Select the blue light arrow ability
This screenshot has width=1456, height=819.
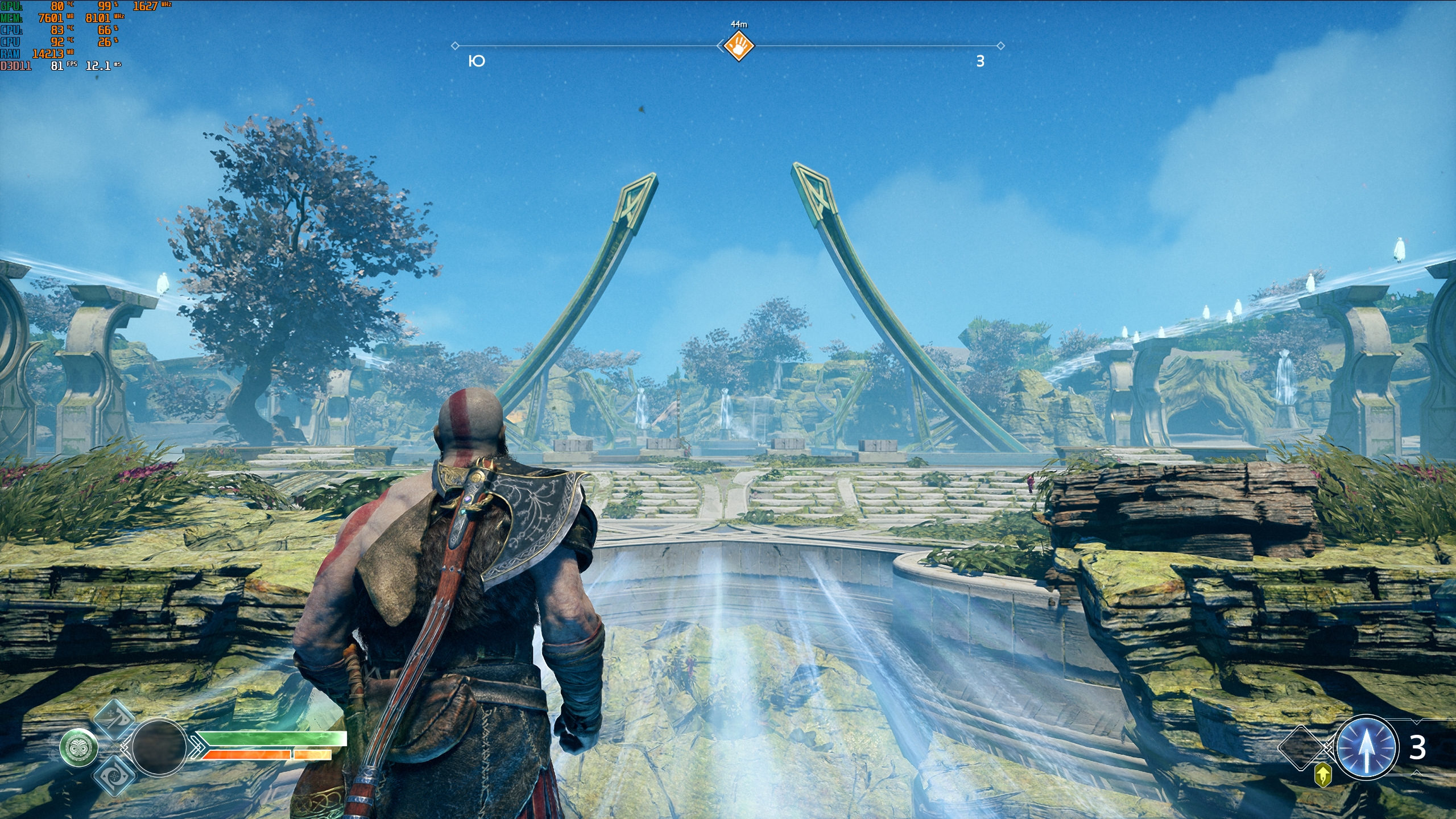[x=1366, y=748]
